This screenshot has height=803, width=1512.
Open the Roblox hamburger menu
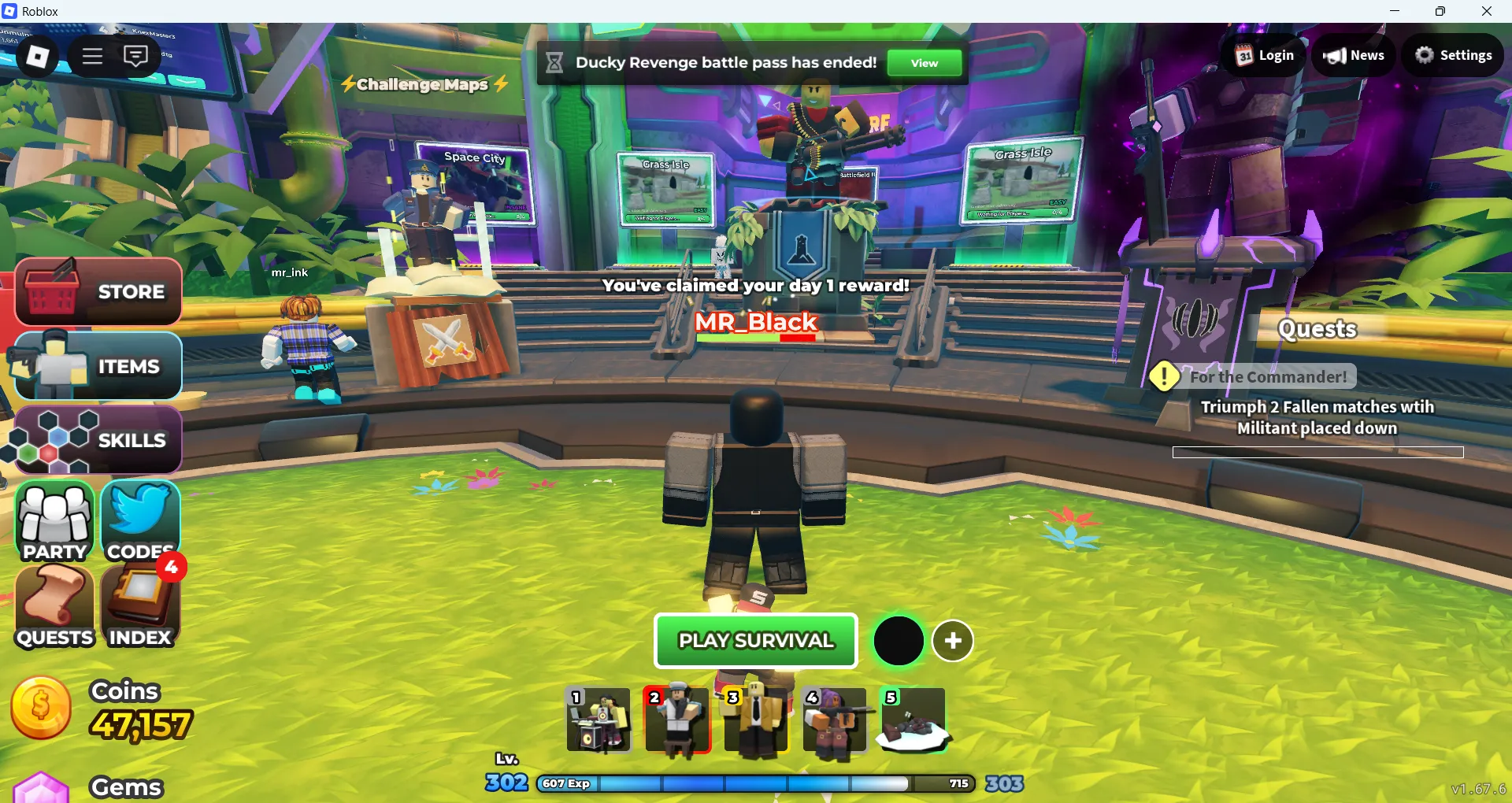tap(92, 55)
